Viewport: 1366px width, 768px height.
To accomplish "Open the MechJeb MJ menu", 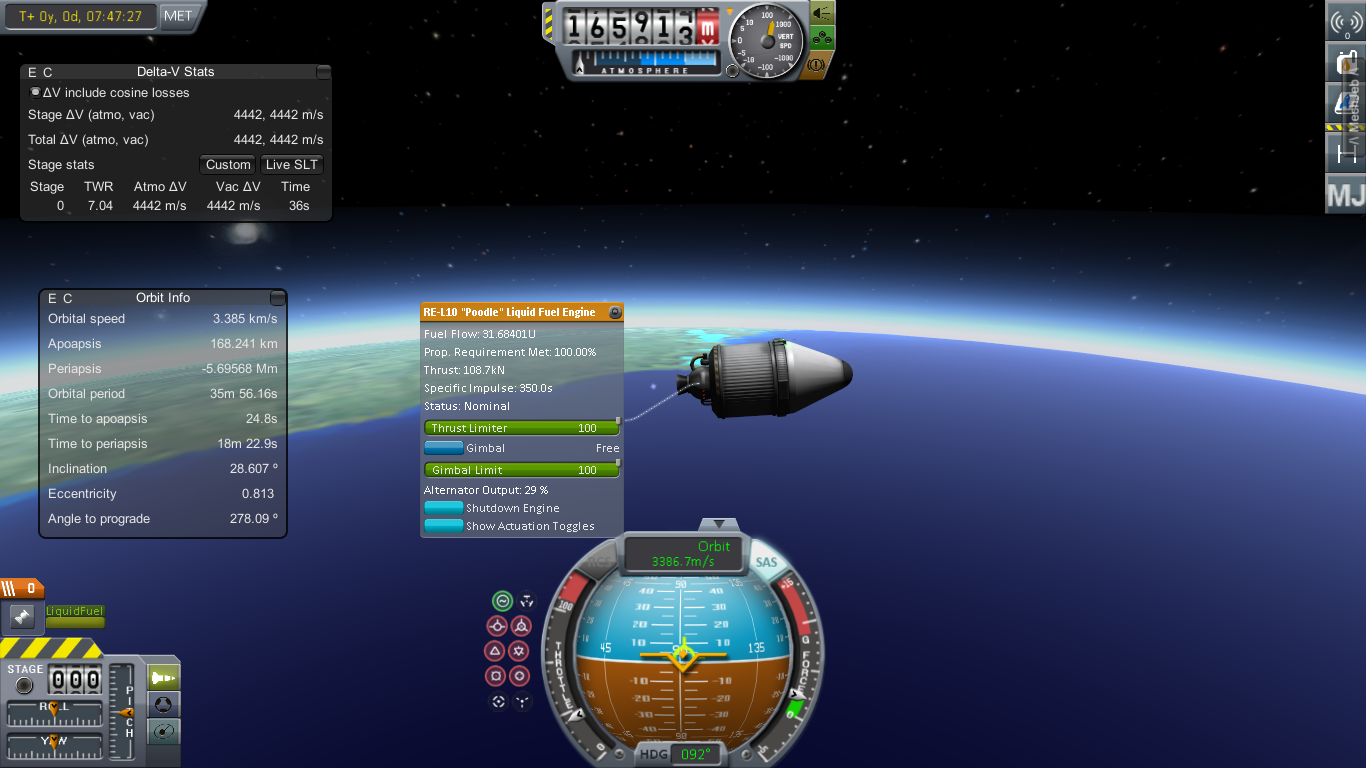I will pos(1346,194).
